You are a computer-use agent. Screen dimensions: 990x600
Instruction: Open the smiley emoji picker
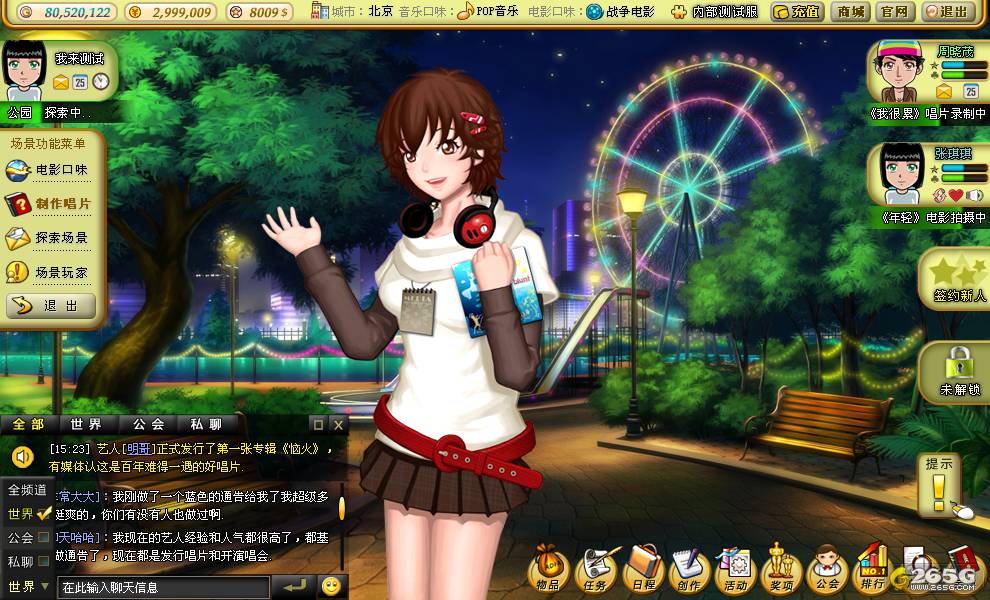(x=331, y=586)
